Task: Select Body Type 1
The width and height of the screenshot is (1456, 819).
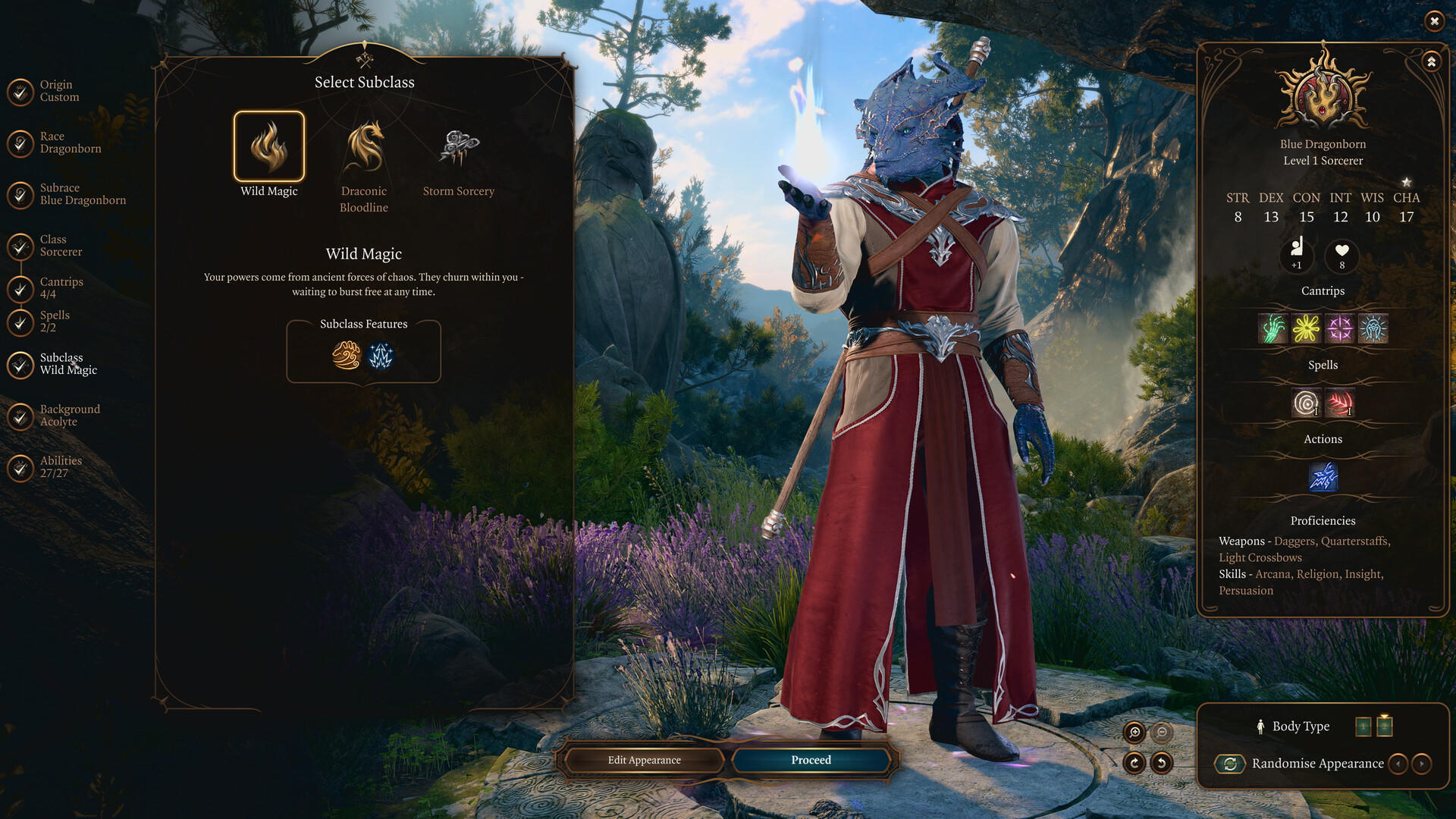Action: coord(1364,726)
